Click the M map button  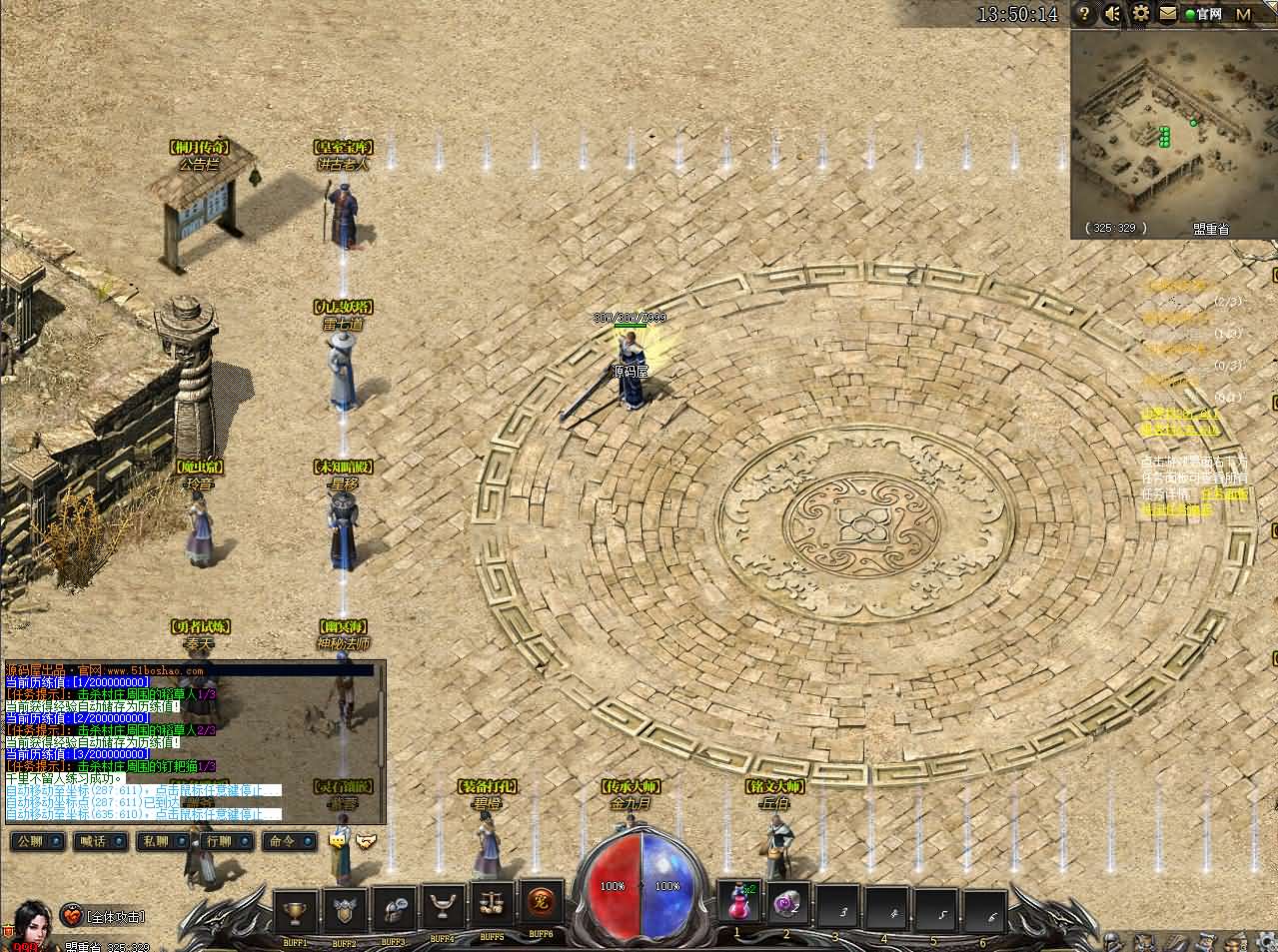pyautogui.click(x=1243, y=14)
